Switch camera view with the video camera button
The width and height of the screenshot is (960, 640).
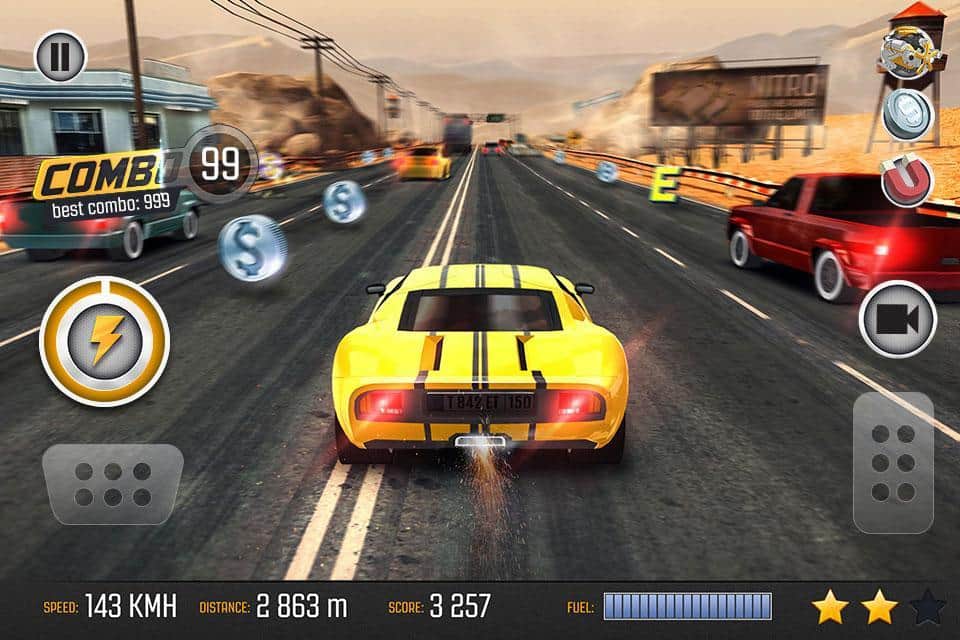pyautogui.click(x=897, y=319)
